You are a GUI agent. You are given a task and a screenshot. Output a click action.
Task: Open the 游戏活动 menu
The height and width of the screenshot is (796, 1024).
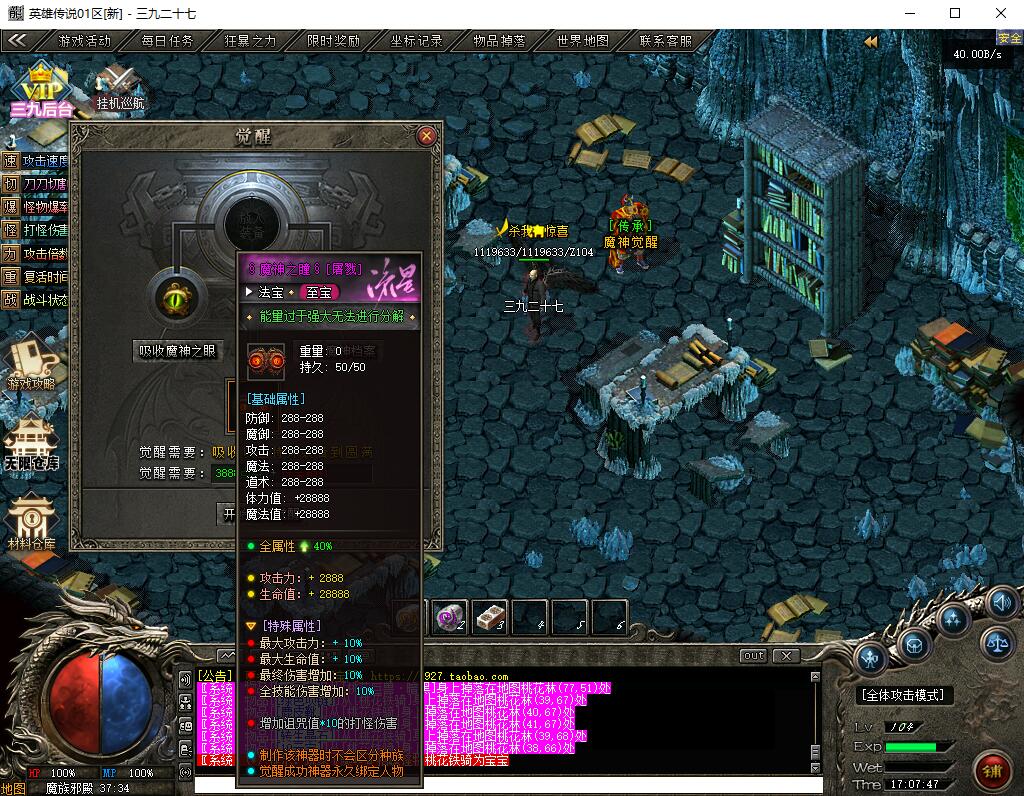tap(84, 41)
